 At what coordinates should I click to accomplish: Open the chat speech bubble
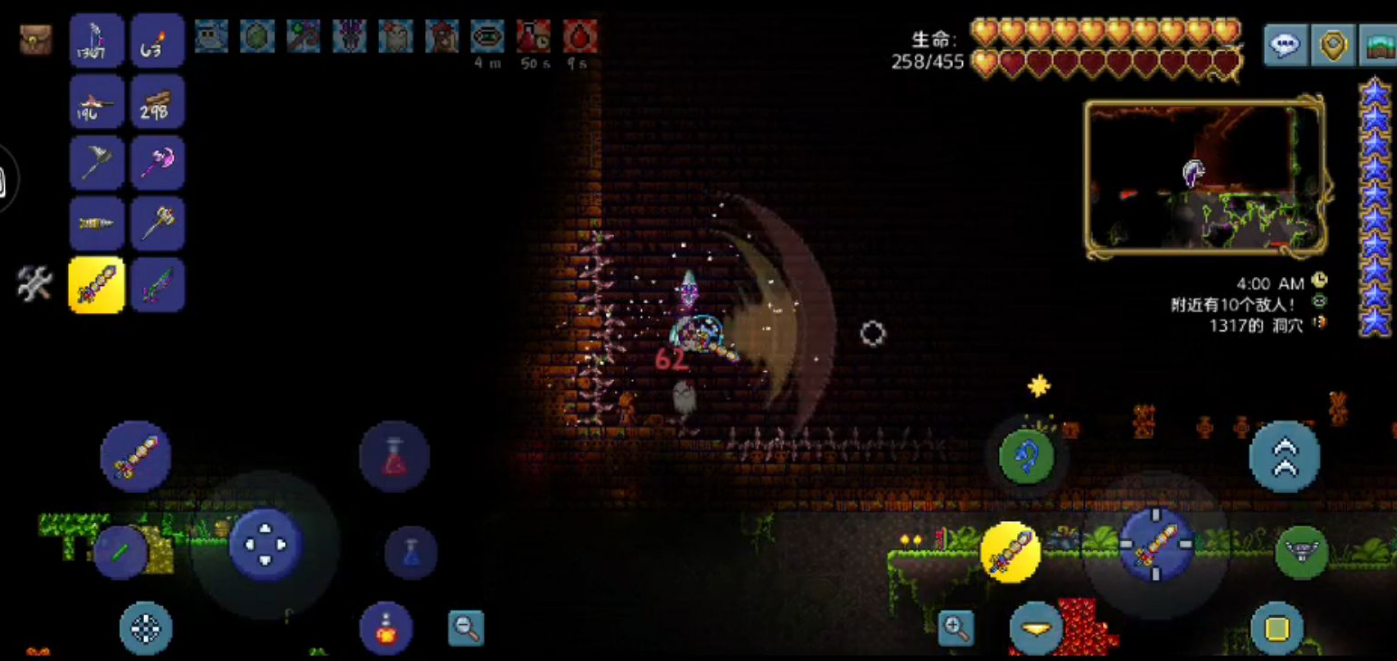click(1285, 45)
